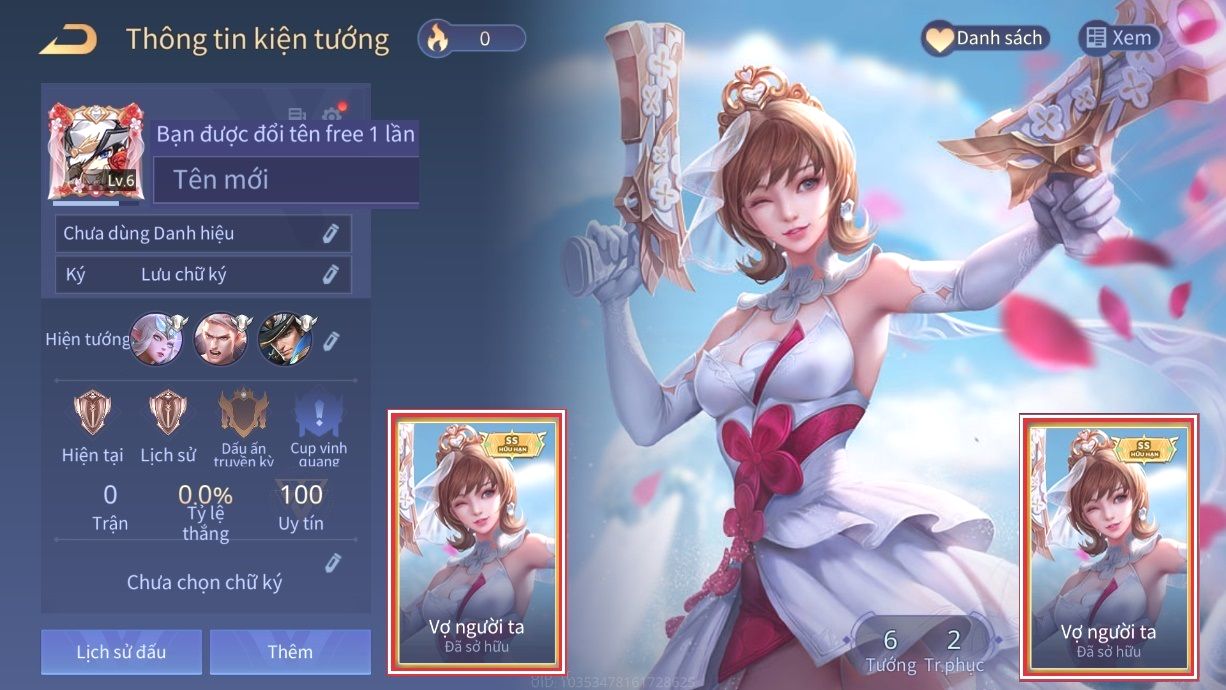1226x690 pixels.
Task: Show the Hiện tại rank badge
Action: [93, 425]
